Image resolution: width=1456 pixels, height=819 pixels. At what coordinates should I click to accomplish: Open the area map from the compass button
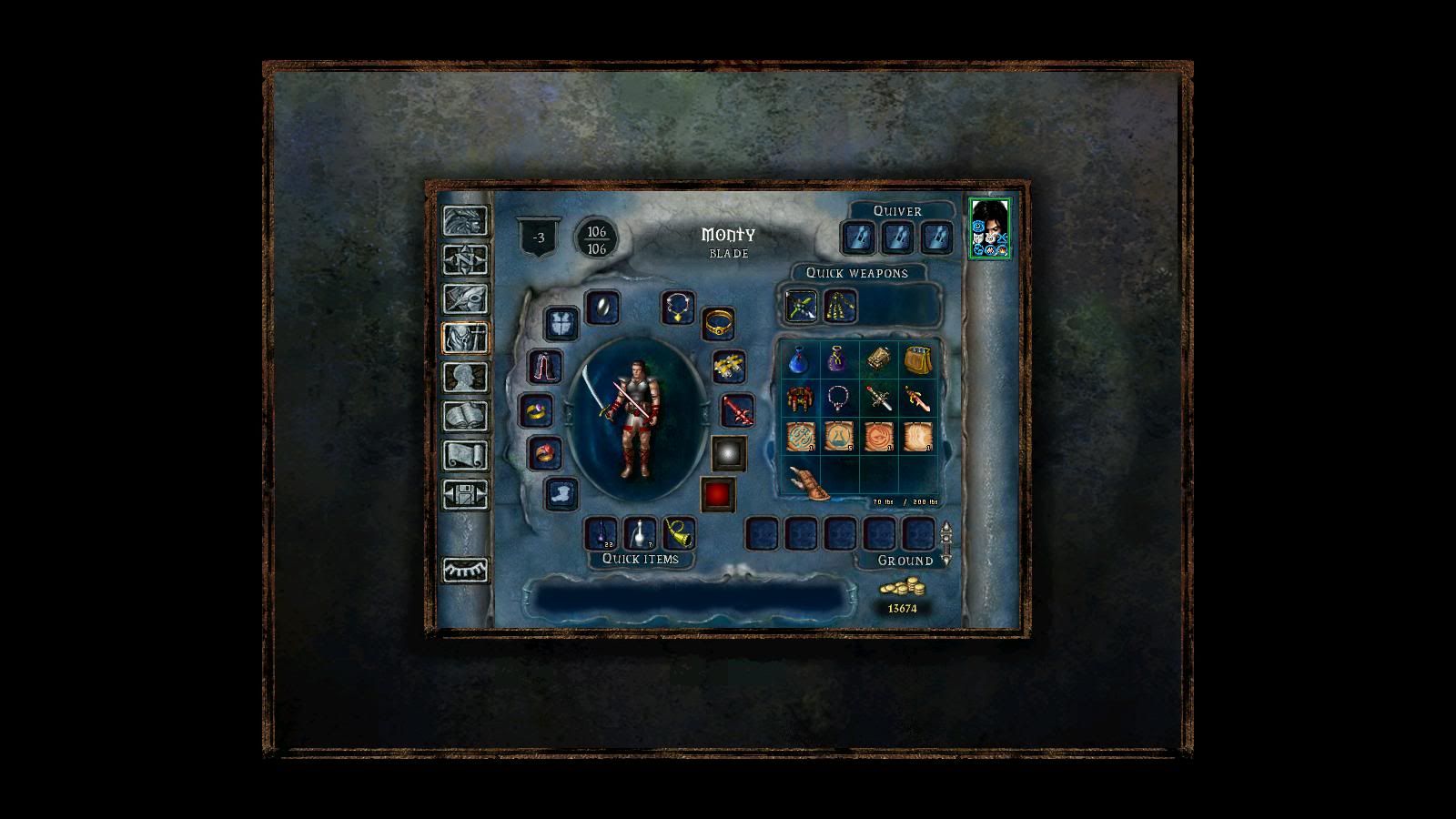tap(465, 259)
